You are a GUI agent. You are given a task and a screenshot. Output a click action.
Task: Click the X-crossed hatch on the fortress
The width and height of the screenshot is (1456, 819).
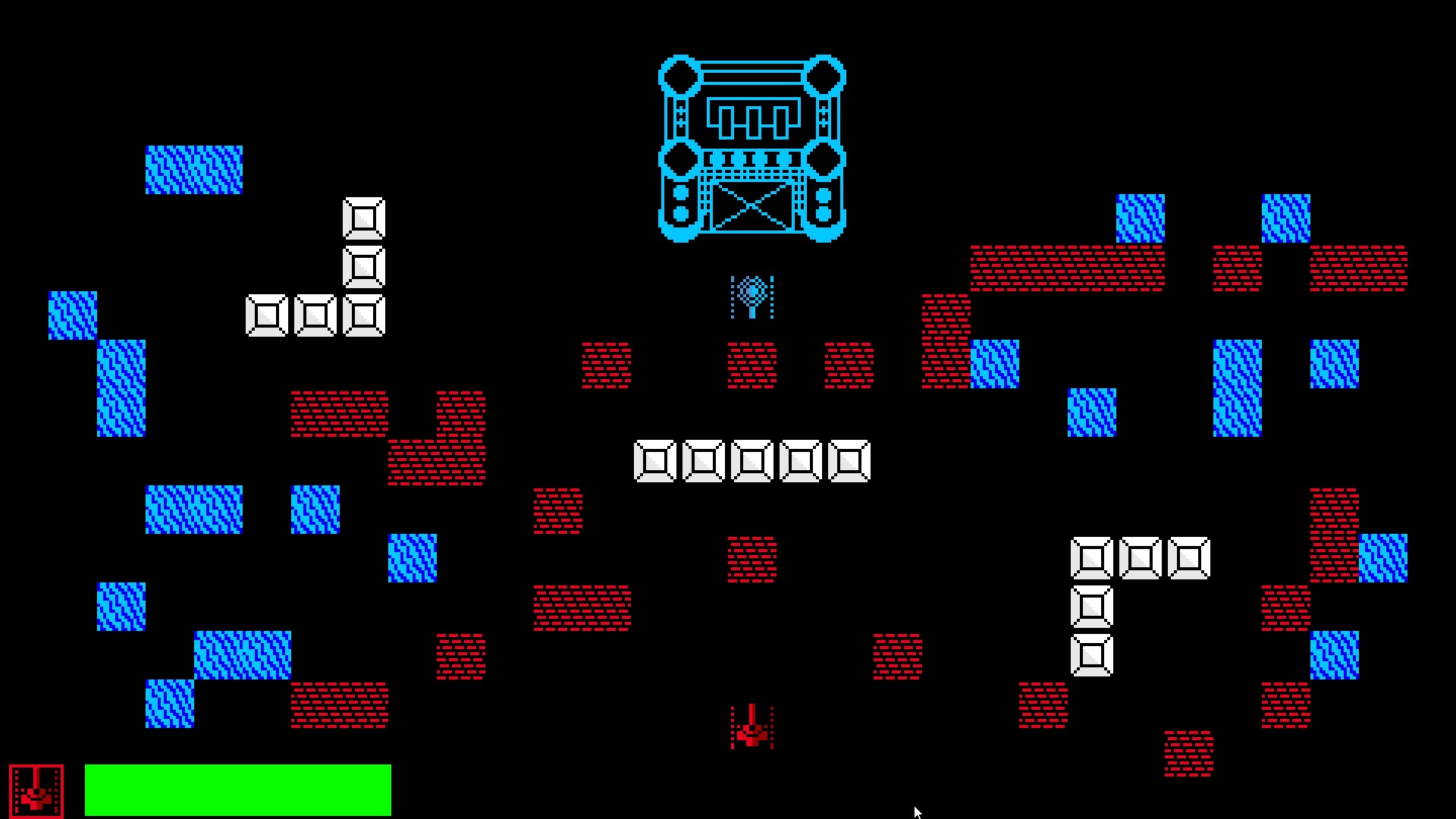(751, 205)
